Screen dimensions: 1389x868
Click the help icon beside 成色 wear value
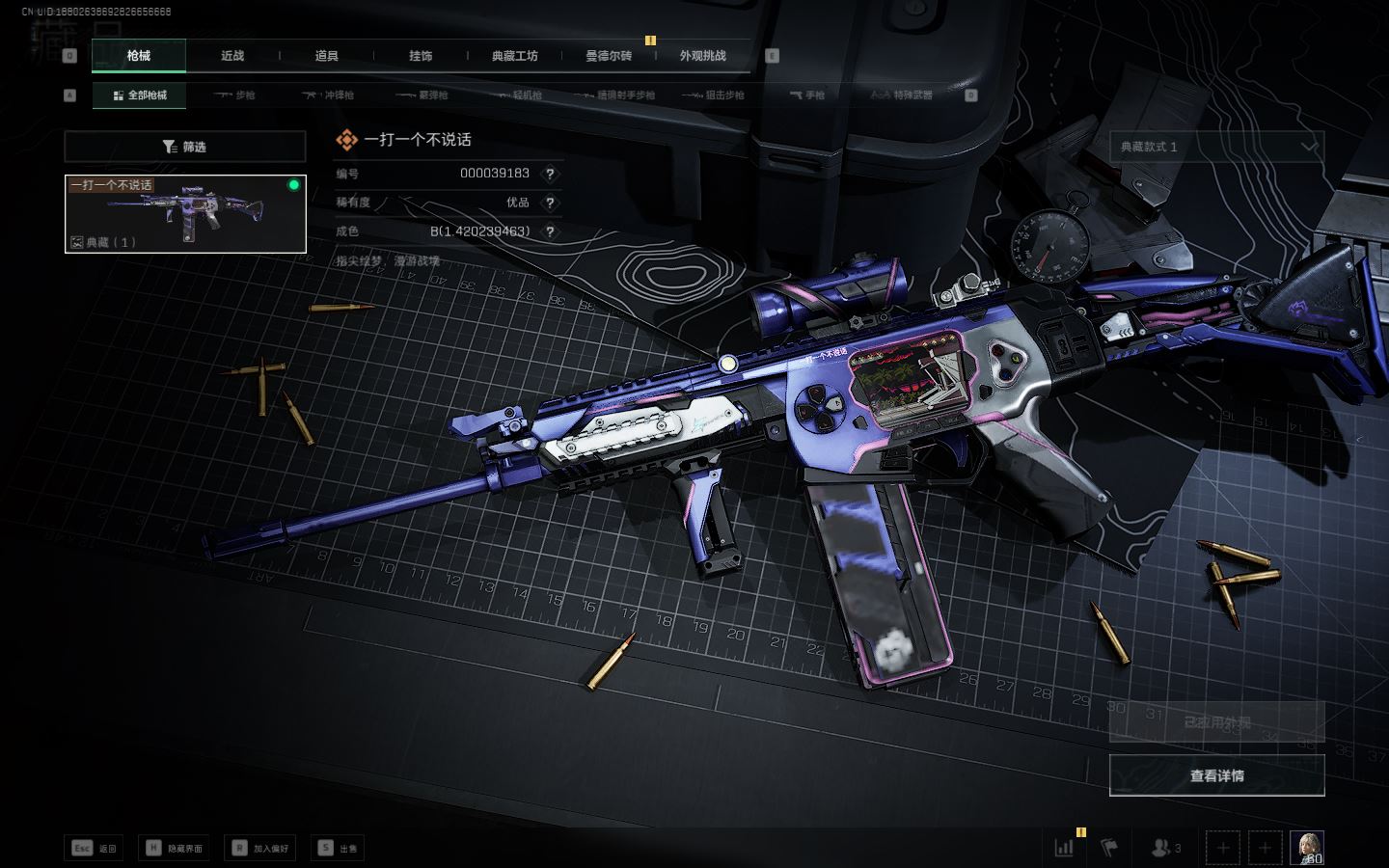click(550, 231)
